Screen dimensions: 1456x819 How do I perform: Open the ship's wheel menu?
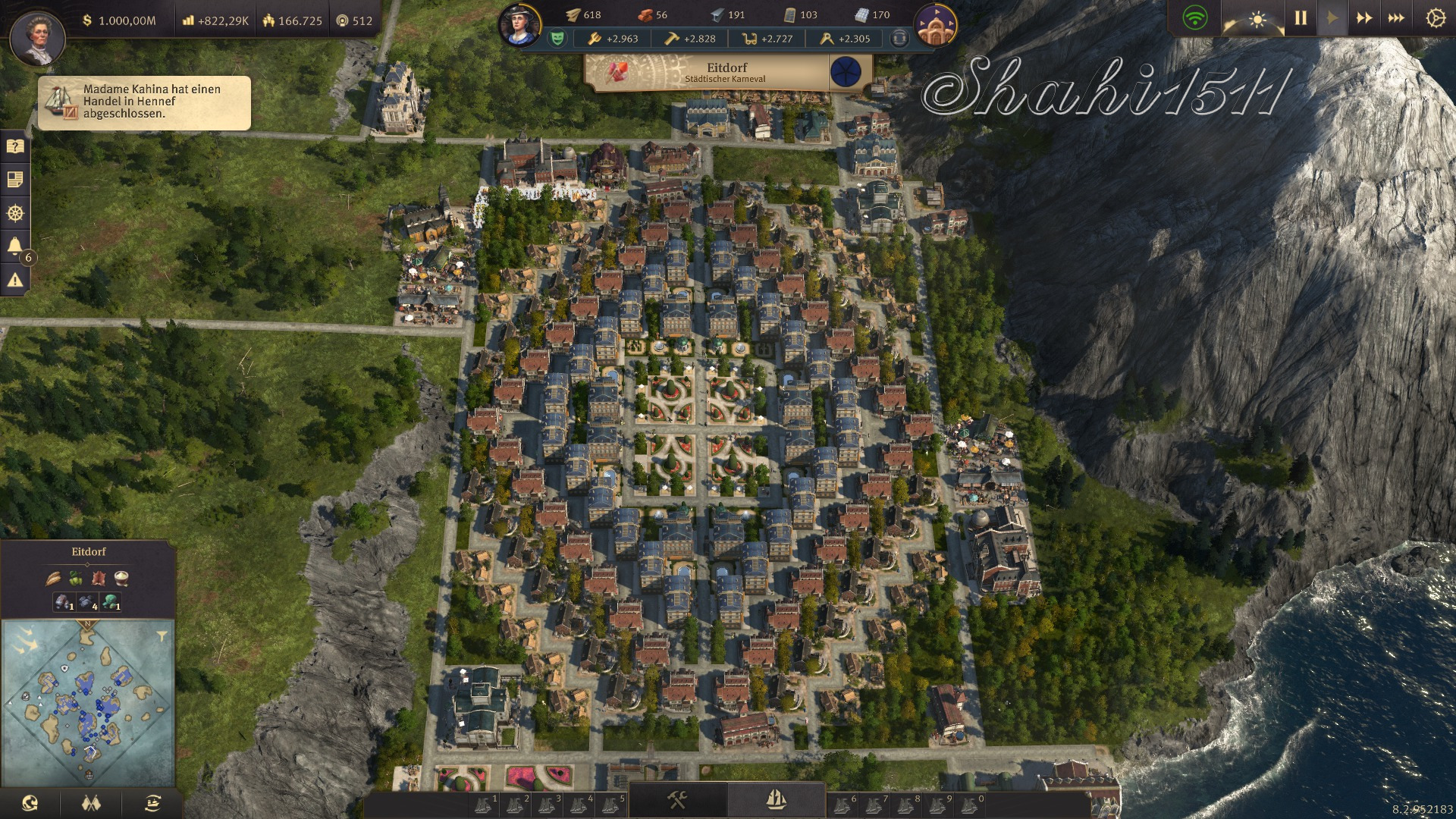pyautogui.click(x=15, y=213)
